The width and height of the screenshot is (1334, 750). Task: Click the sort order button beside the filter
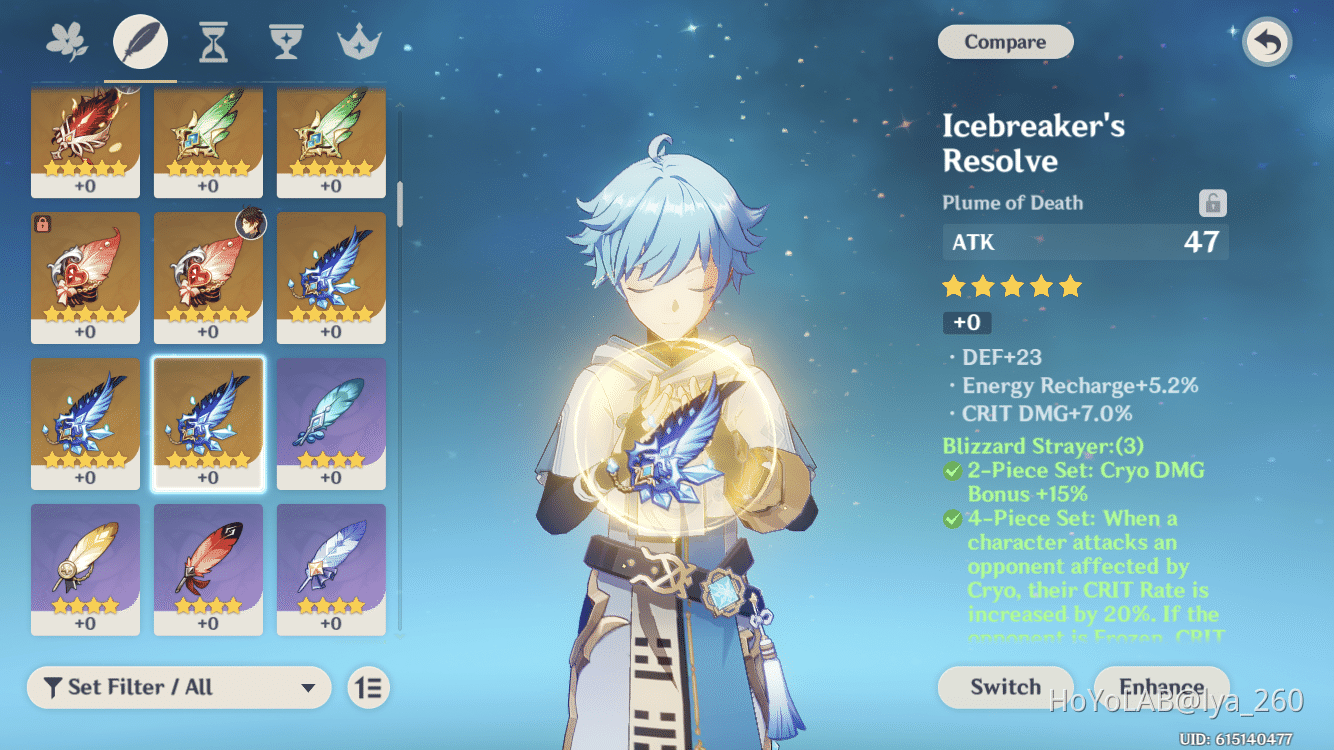pyautogui.click(x=369, y=687)
